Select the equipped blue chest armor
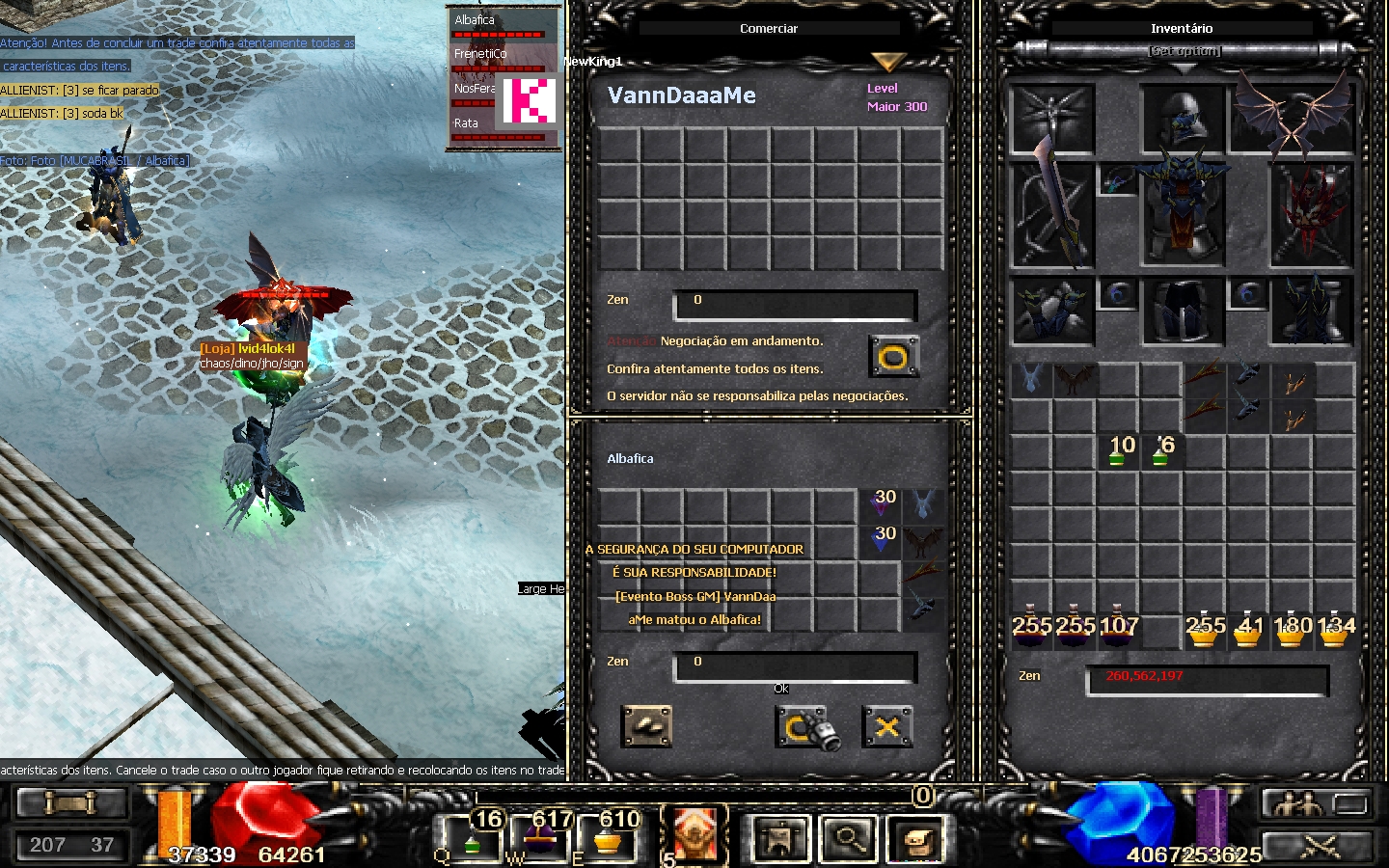Image resolution: width=1389 pixels, height=868 pixels. coord(1183,212)
